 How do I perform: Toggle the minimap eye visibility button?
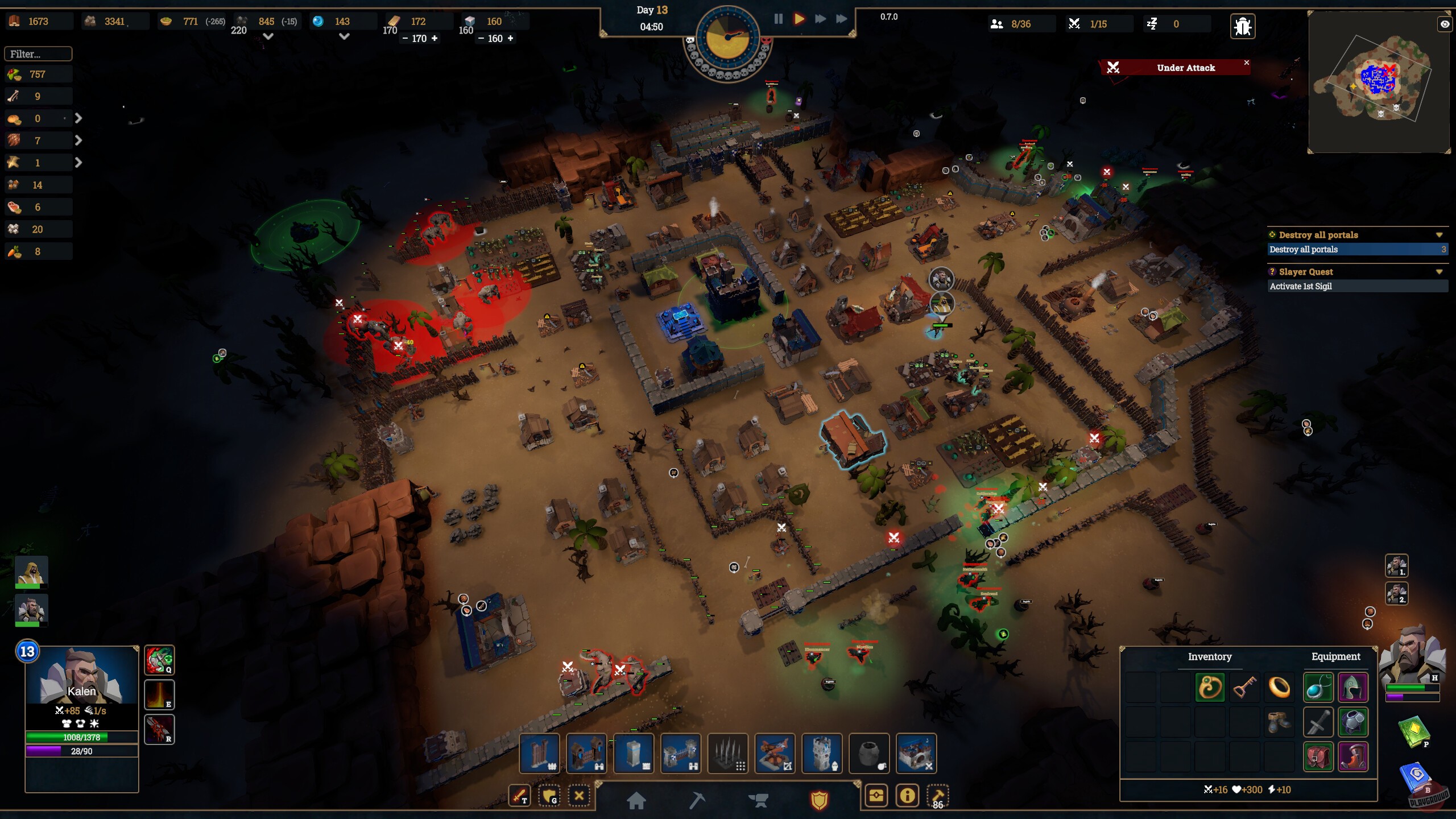(x=1444, y=24)
